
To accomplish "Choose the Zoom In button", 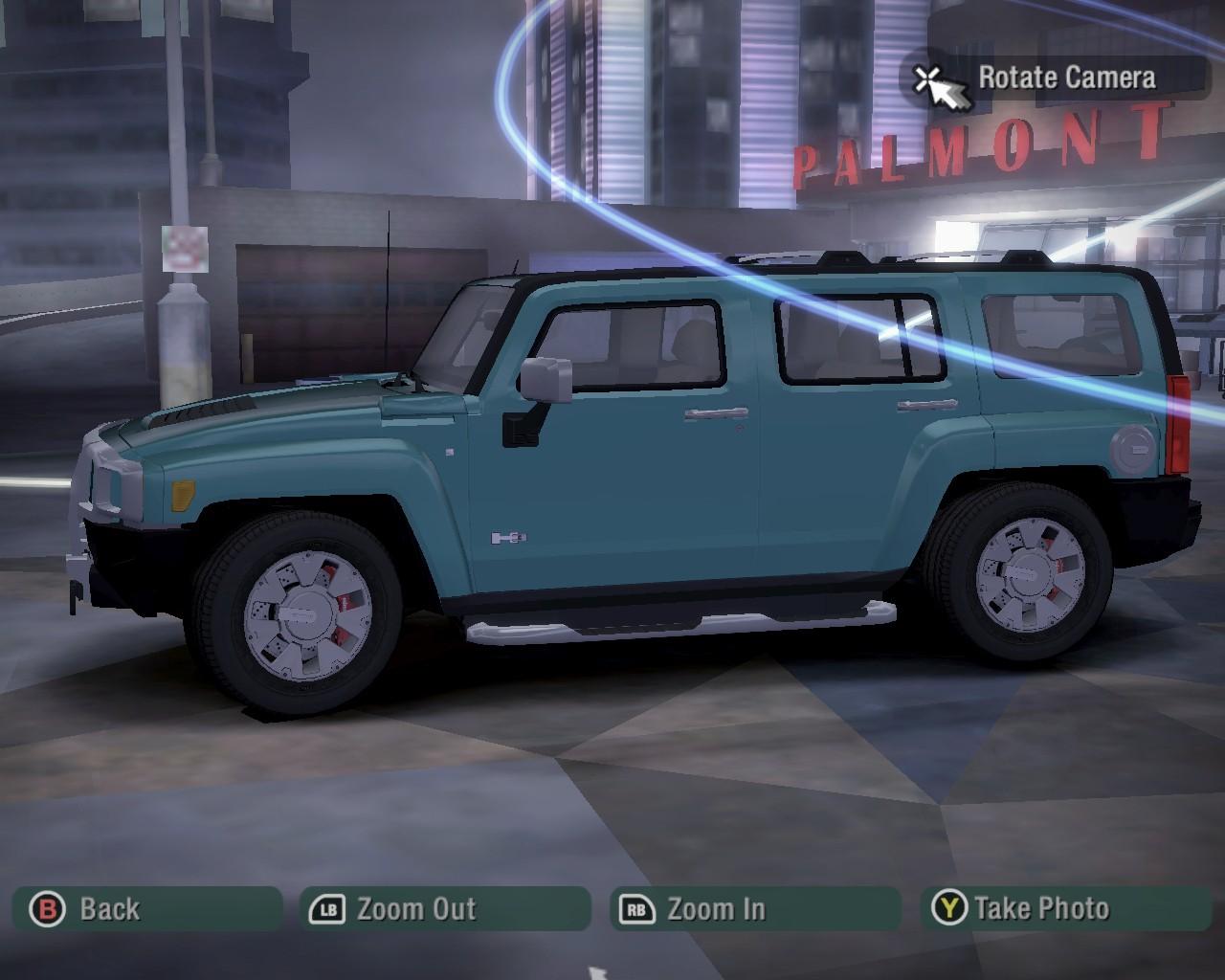I will (x=754, y=908).
